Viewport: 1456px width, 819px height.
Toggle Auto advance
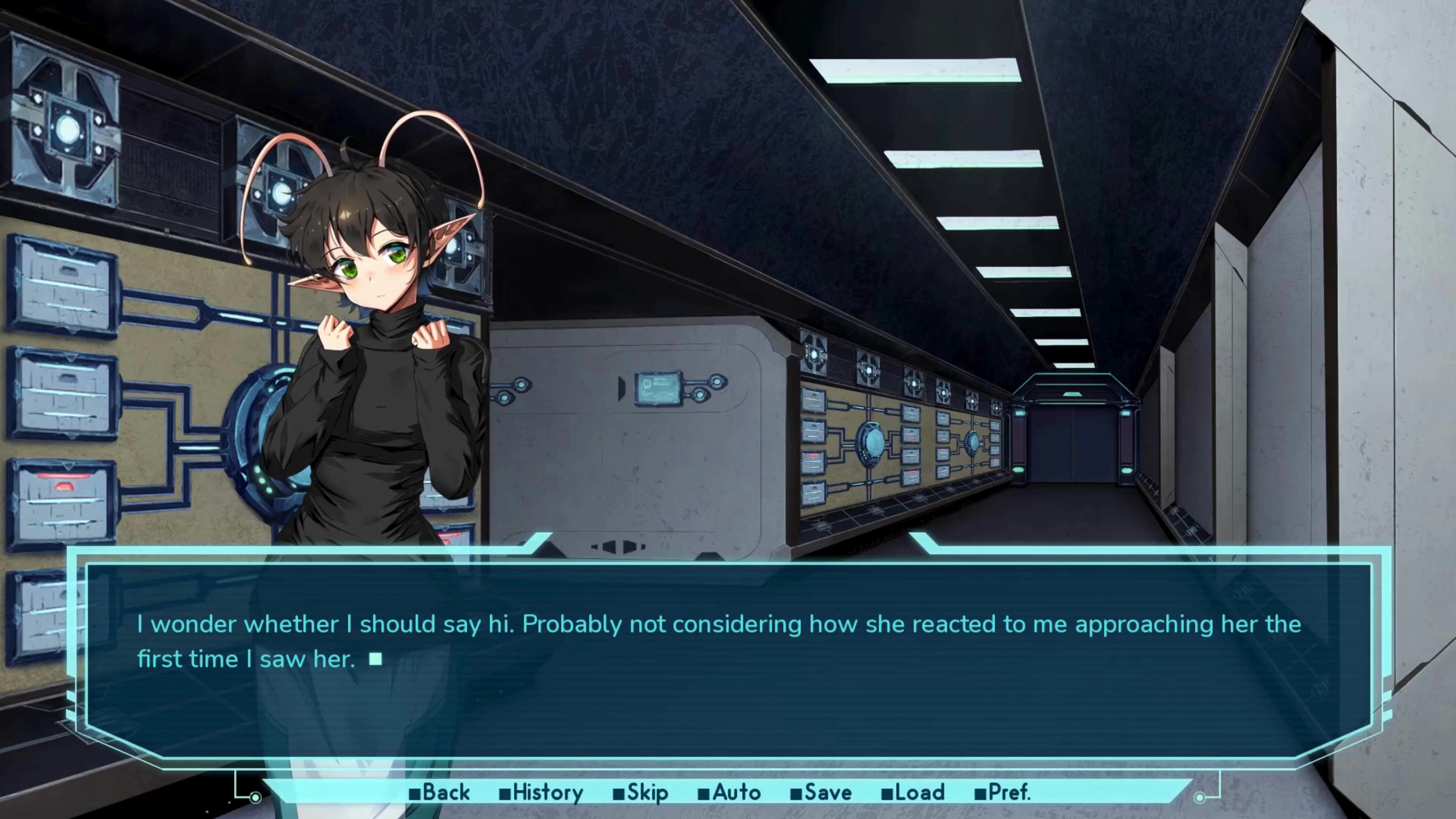(x=730, y=792)
